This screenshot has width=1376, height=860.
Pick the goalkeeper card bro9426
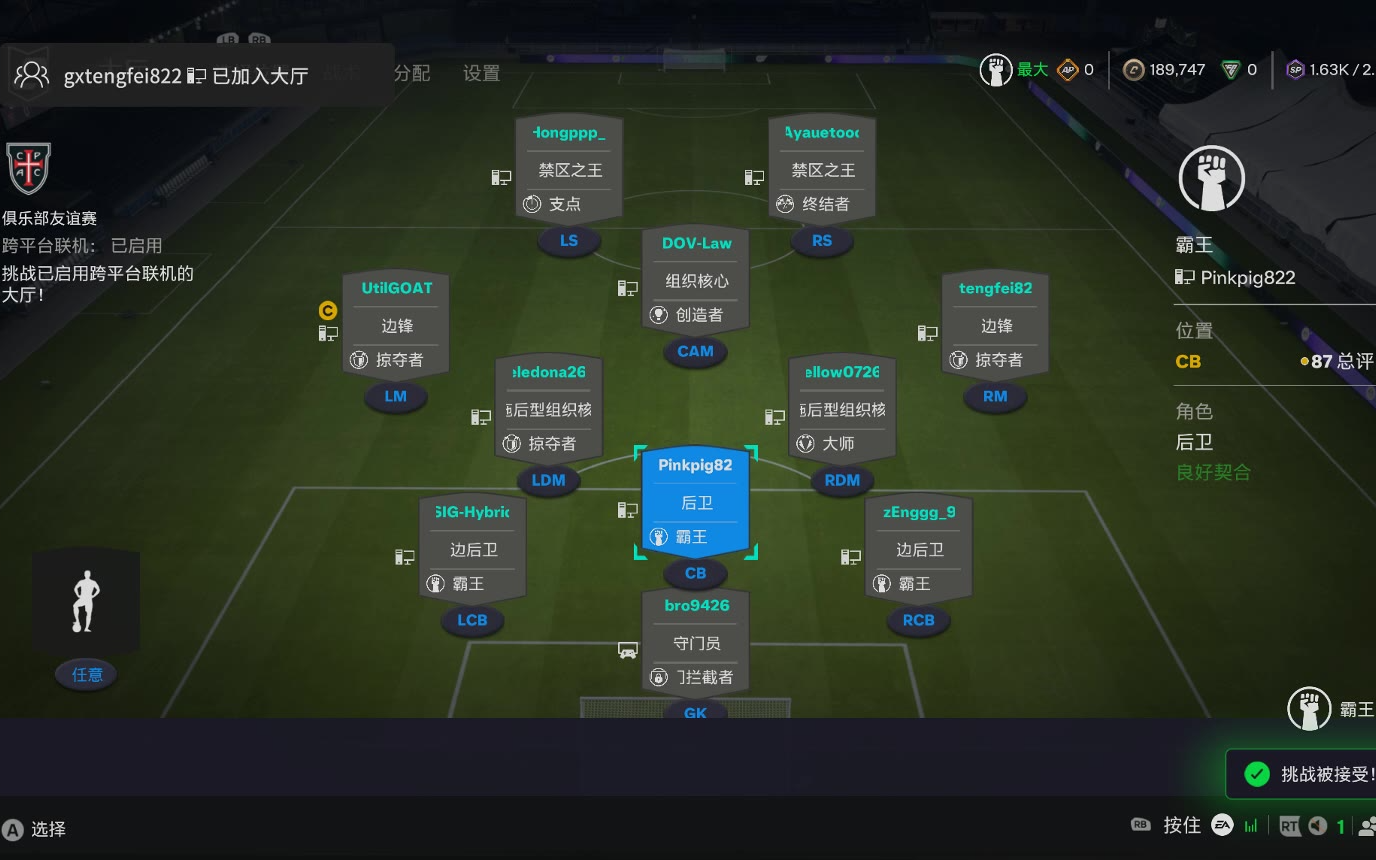click(695, 642)
